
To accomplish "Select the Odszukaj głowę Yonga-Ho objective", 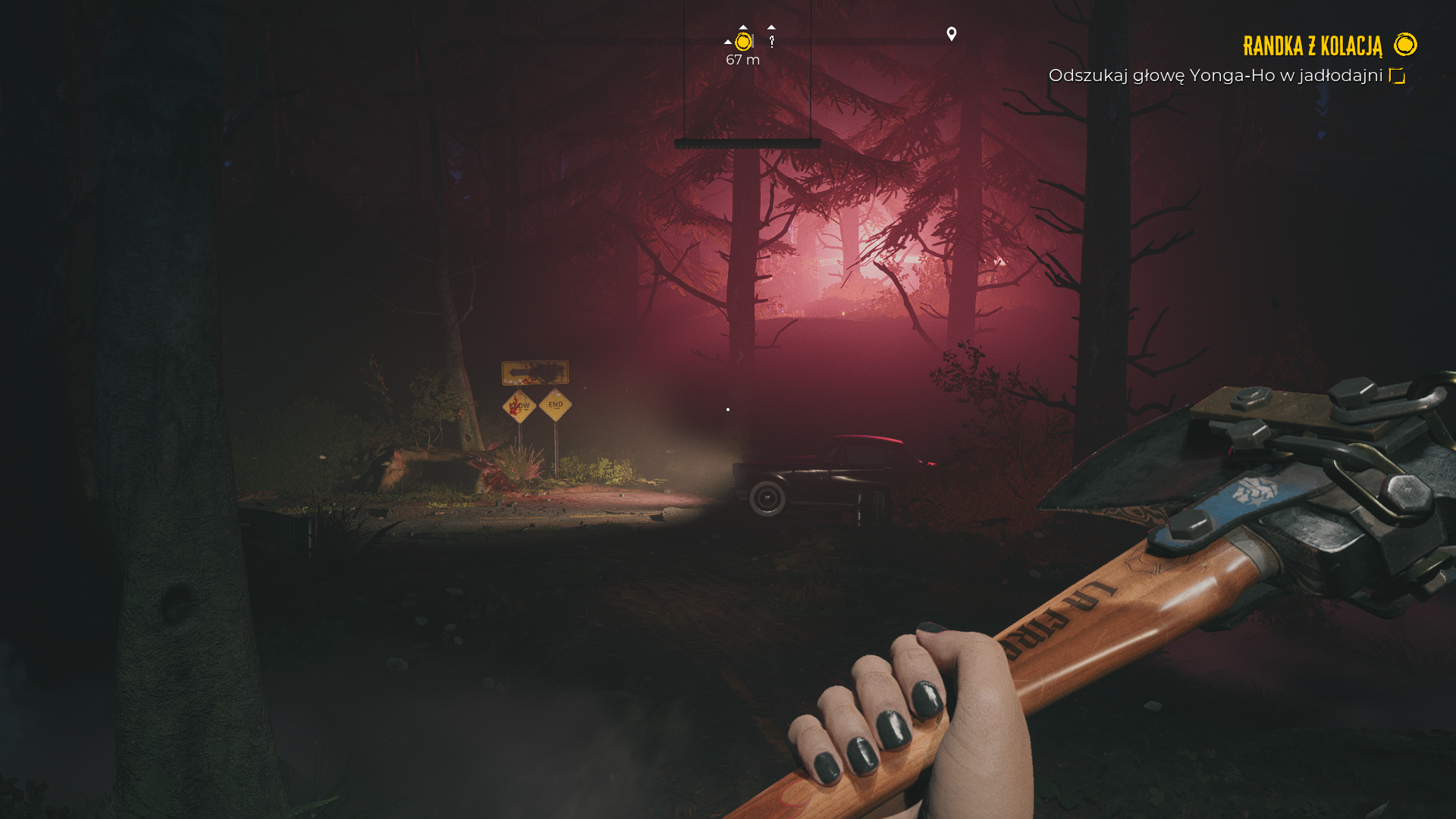I will point(1215,76).
